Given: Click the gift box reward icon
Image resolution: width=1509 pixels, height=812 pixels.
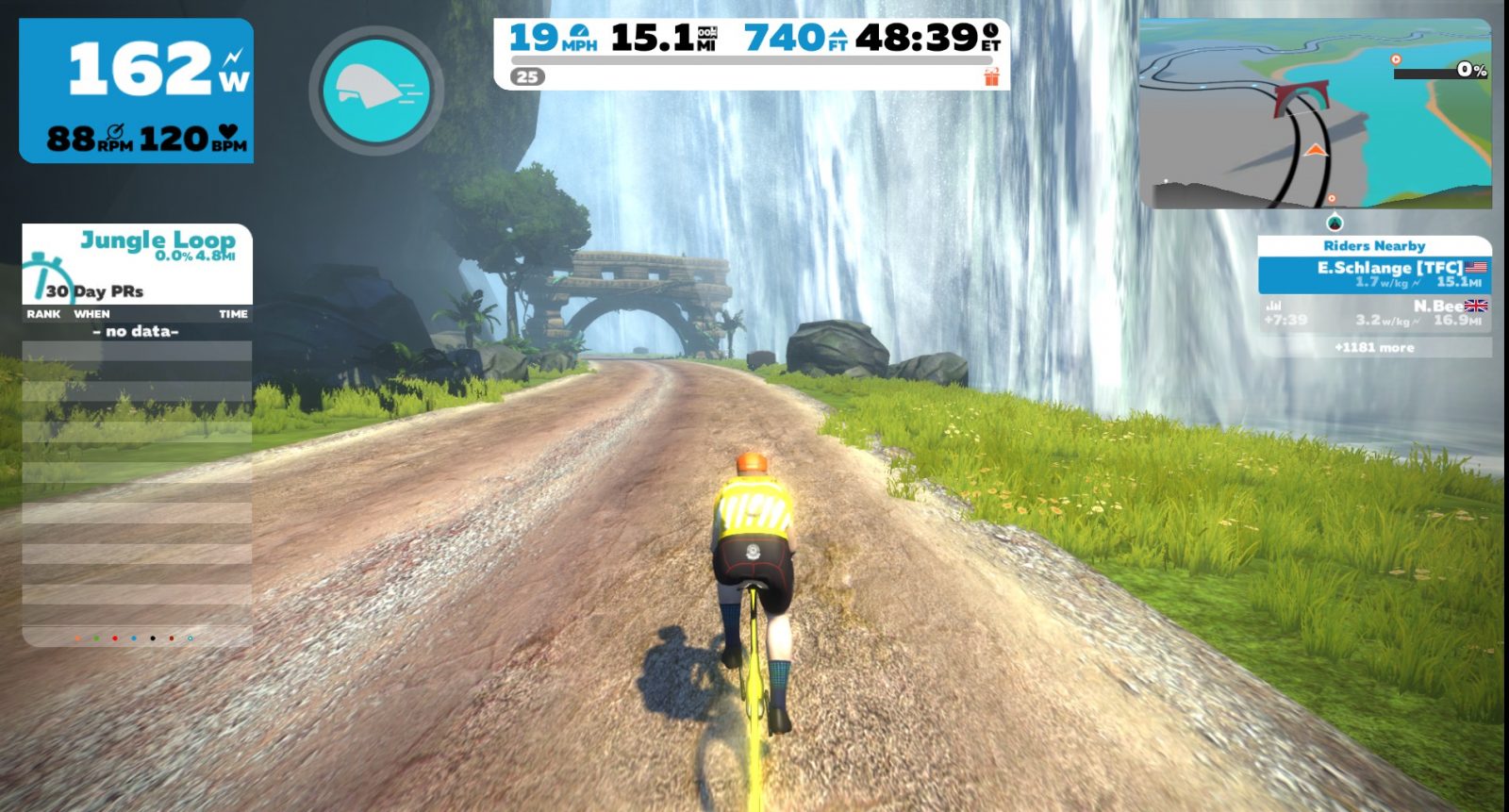Looking at the screenshot, I should 991,77.
